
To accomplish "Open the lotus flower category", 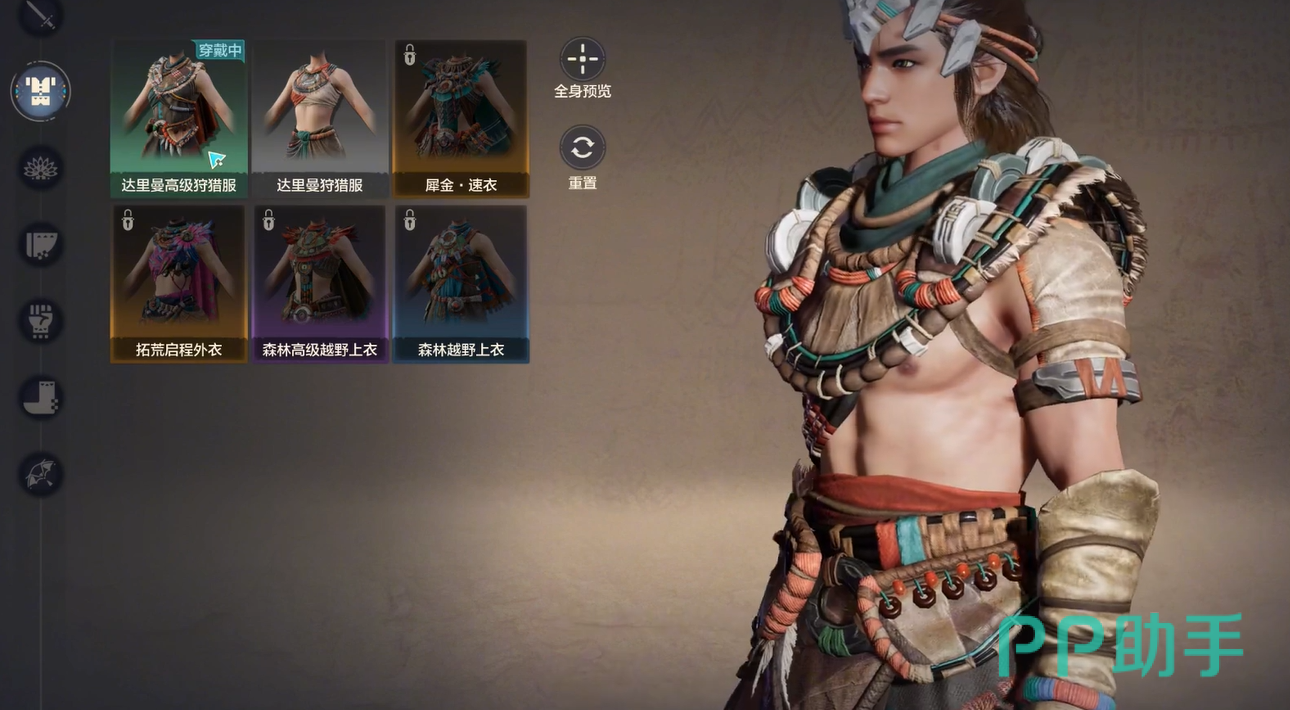I will 41,168.
